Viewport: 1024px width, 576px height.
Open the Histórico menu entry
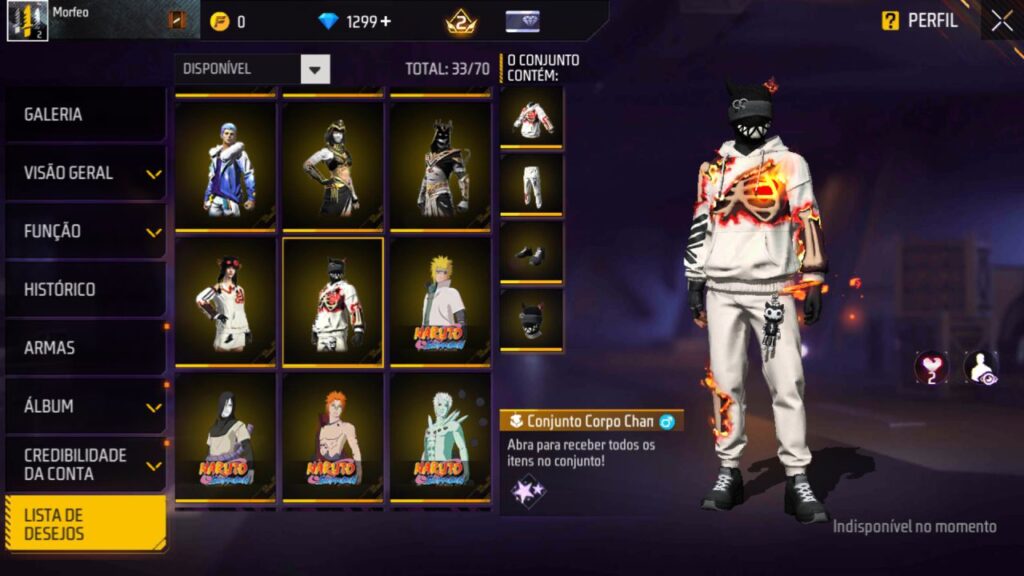point(84,290)
